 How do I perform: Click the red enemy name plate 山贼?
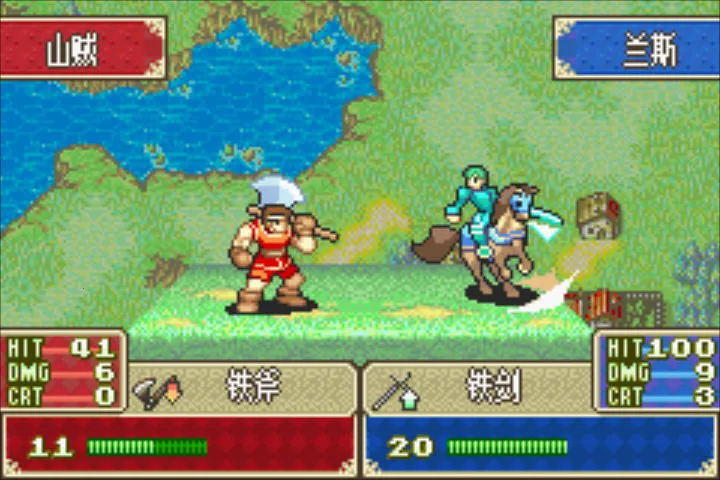(x=80, y=48)
